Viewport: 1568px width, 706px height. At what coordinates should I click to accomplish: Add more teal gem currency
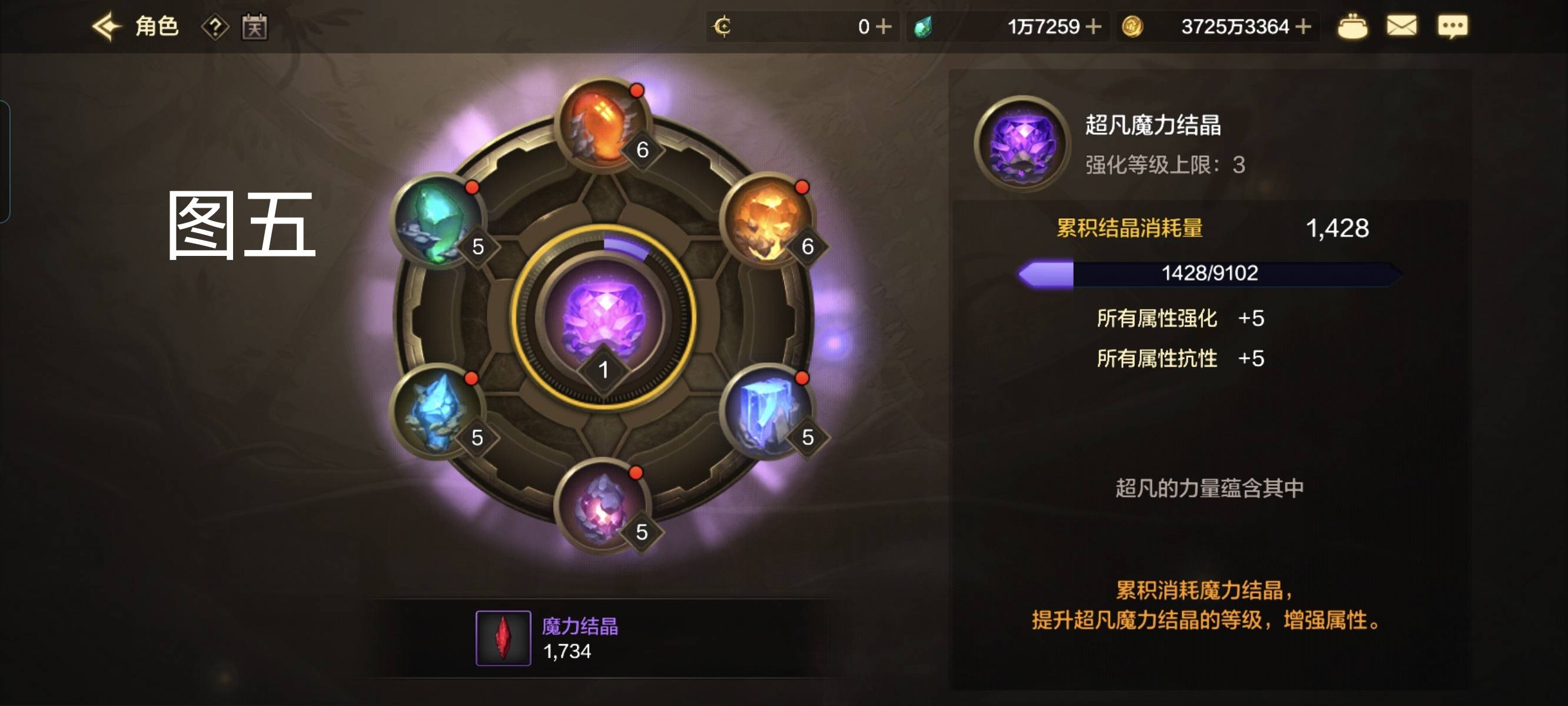[x=1093, y=27]
